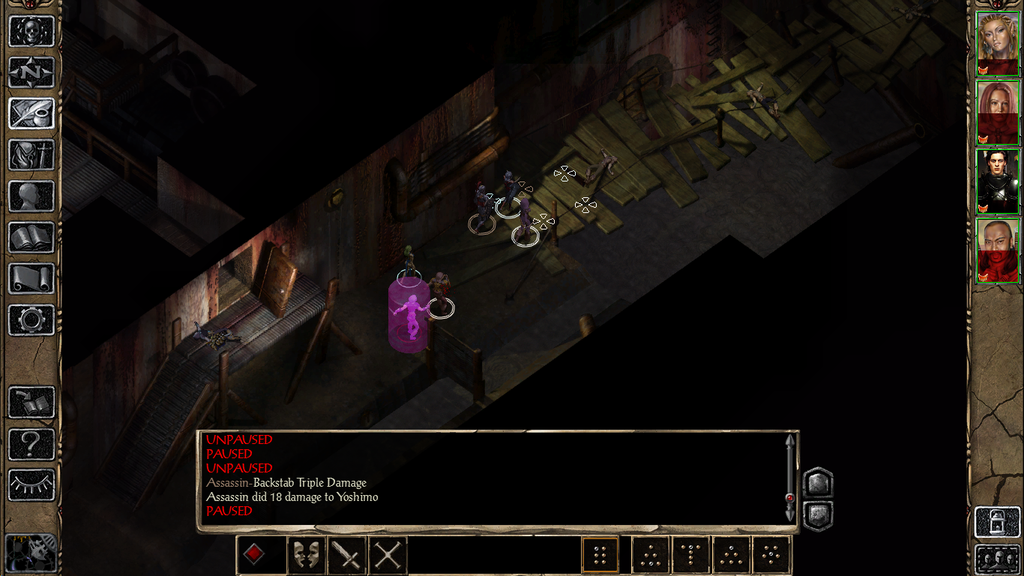Open the mage spellbook
Screen dimensions: 1024x576
(31, 237)
